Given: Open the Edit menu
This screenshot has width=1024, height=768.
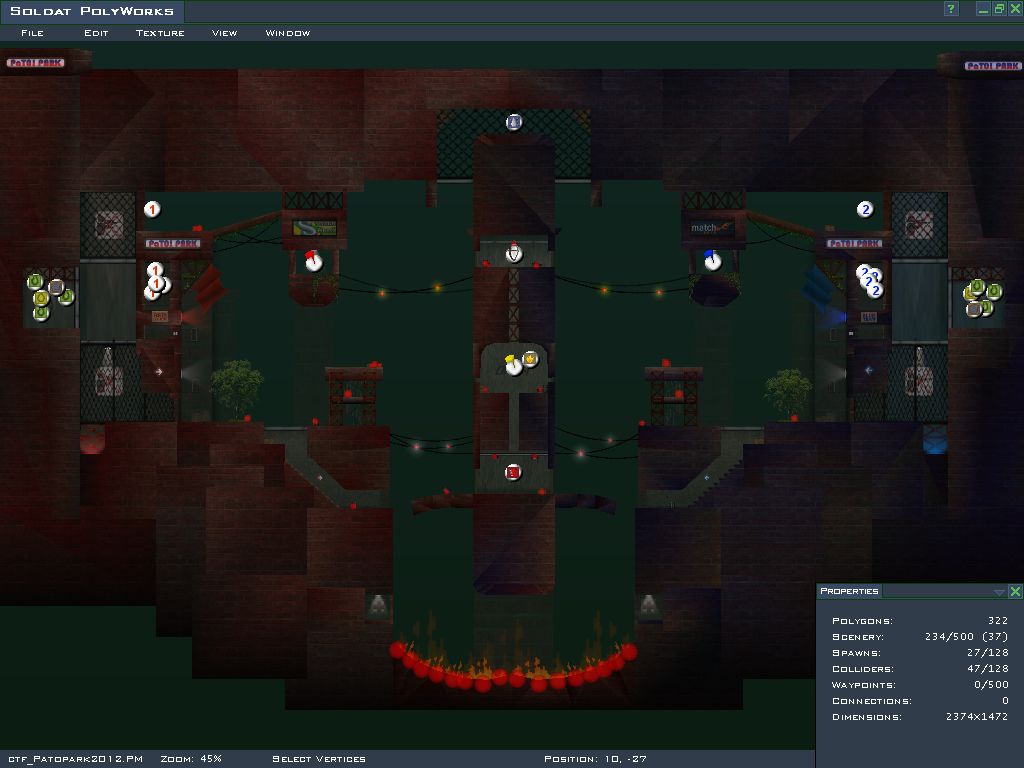Looking at the screenshot, I should tap(96, 33).
